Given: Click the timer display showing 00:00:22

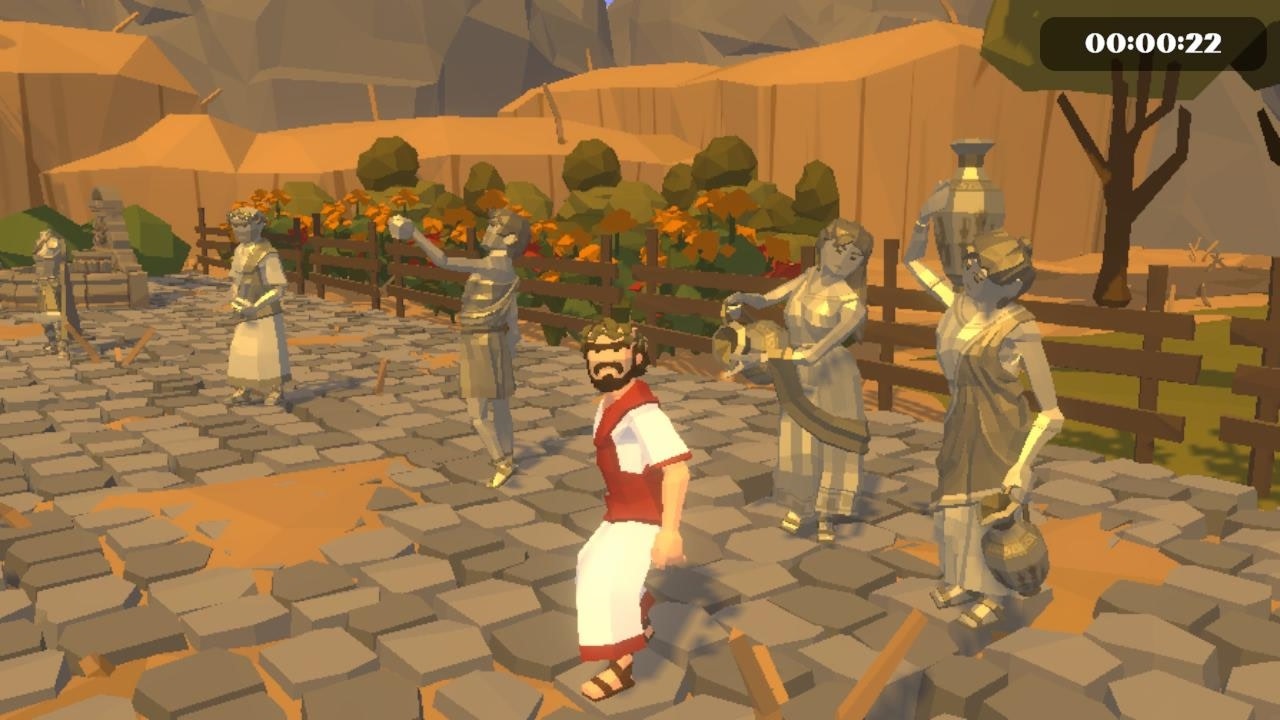Looking at the screenshot, I should [1155, 41].
